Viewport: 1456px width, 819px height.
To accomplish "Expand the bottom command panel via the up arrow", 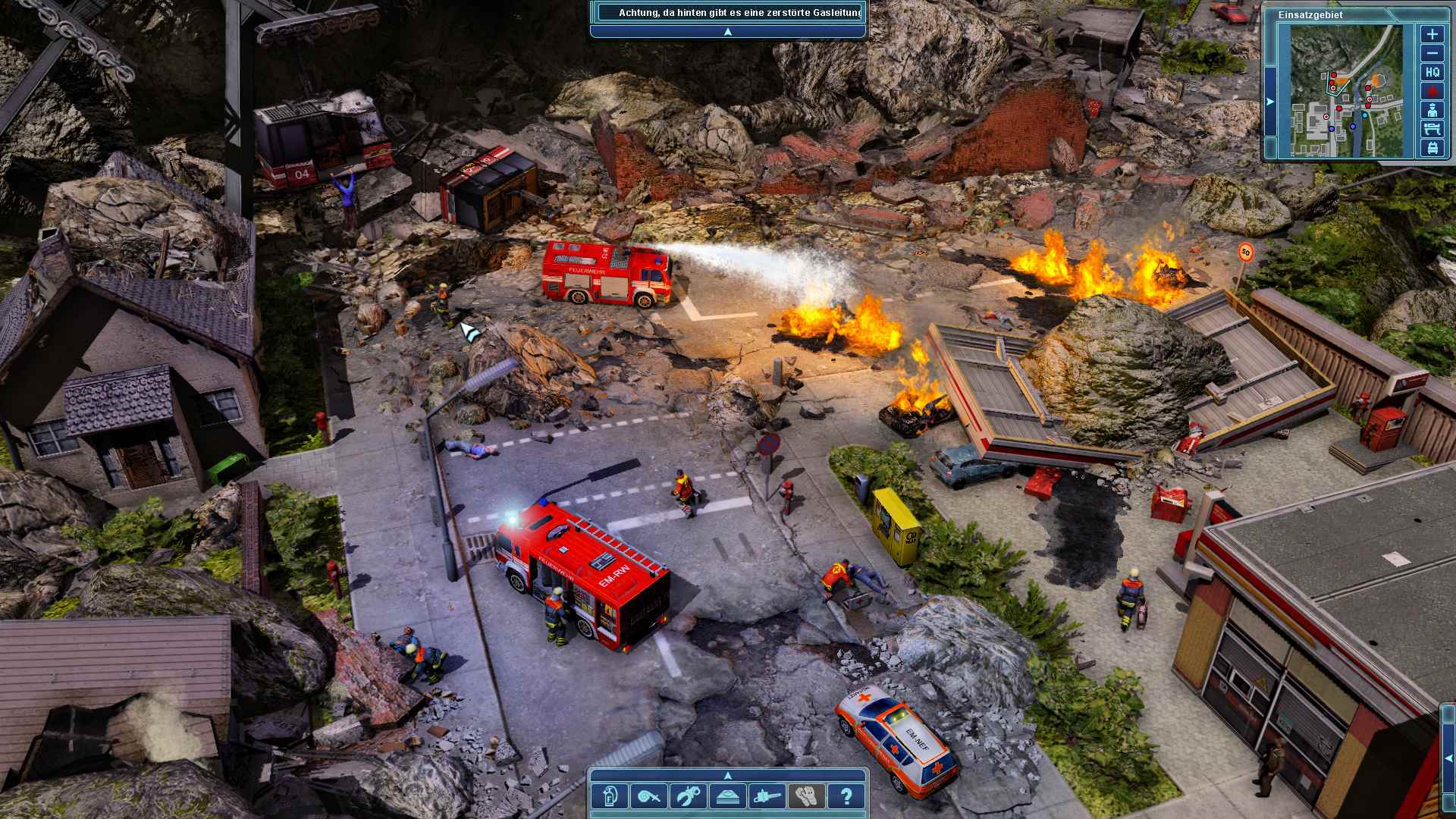I will click(x=728, y=777).
